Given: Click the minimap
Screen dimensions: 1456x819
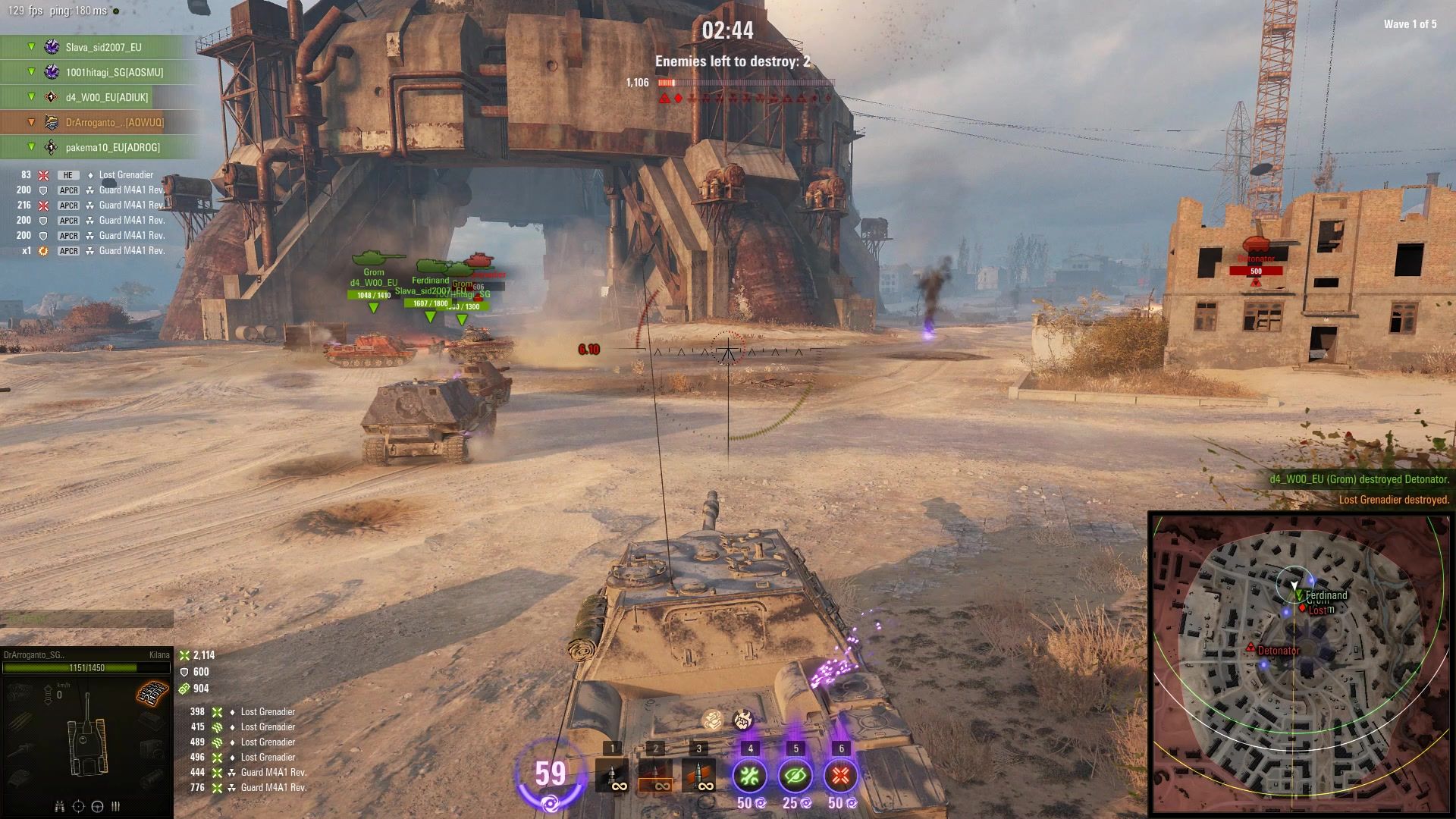Looking at the screenshot, I should pos(1300,663).
